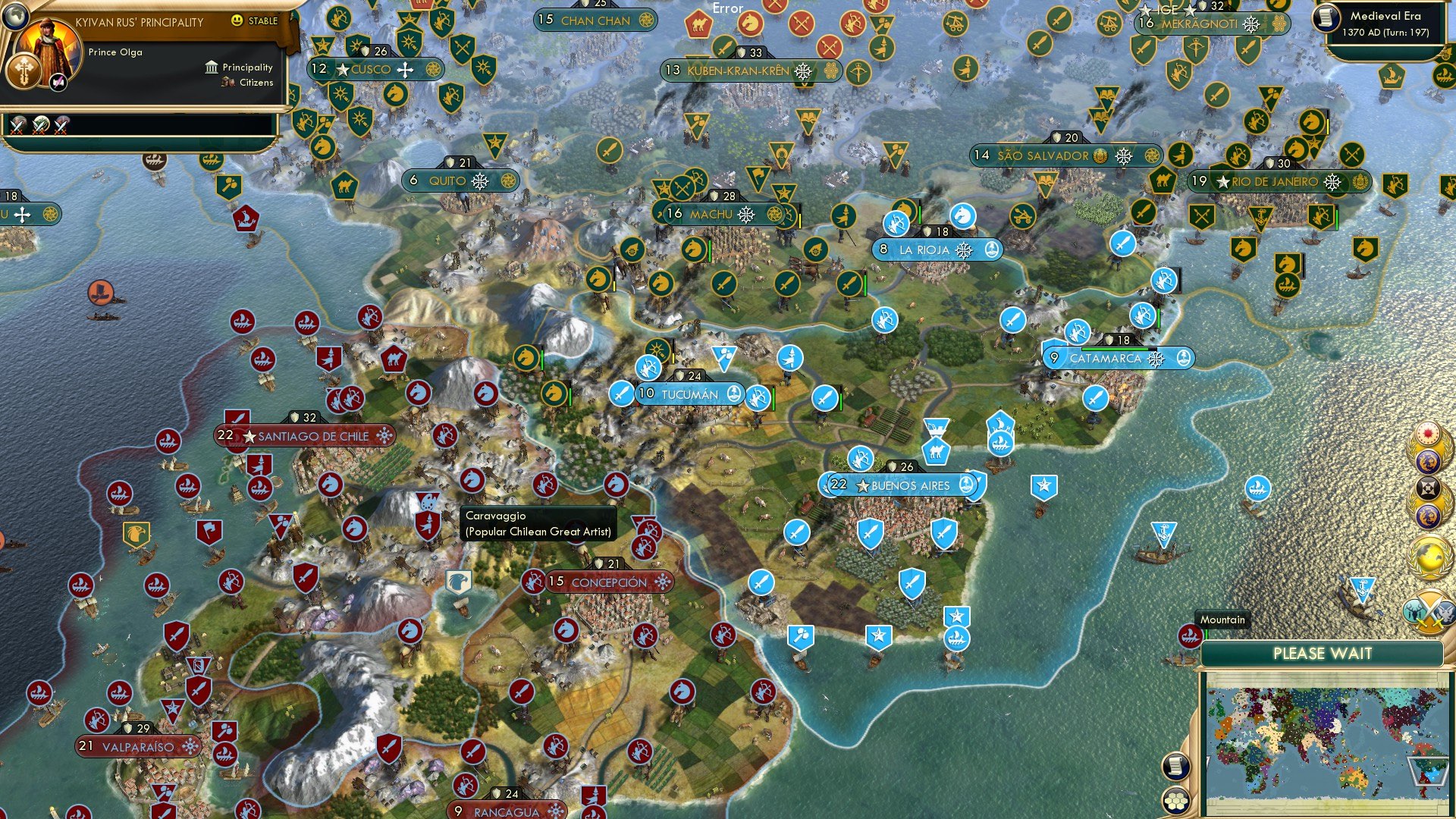The image size is (1456, 819).
Task: Click the smiley STABLE status indicator
Action: 237,20
